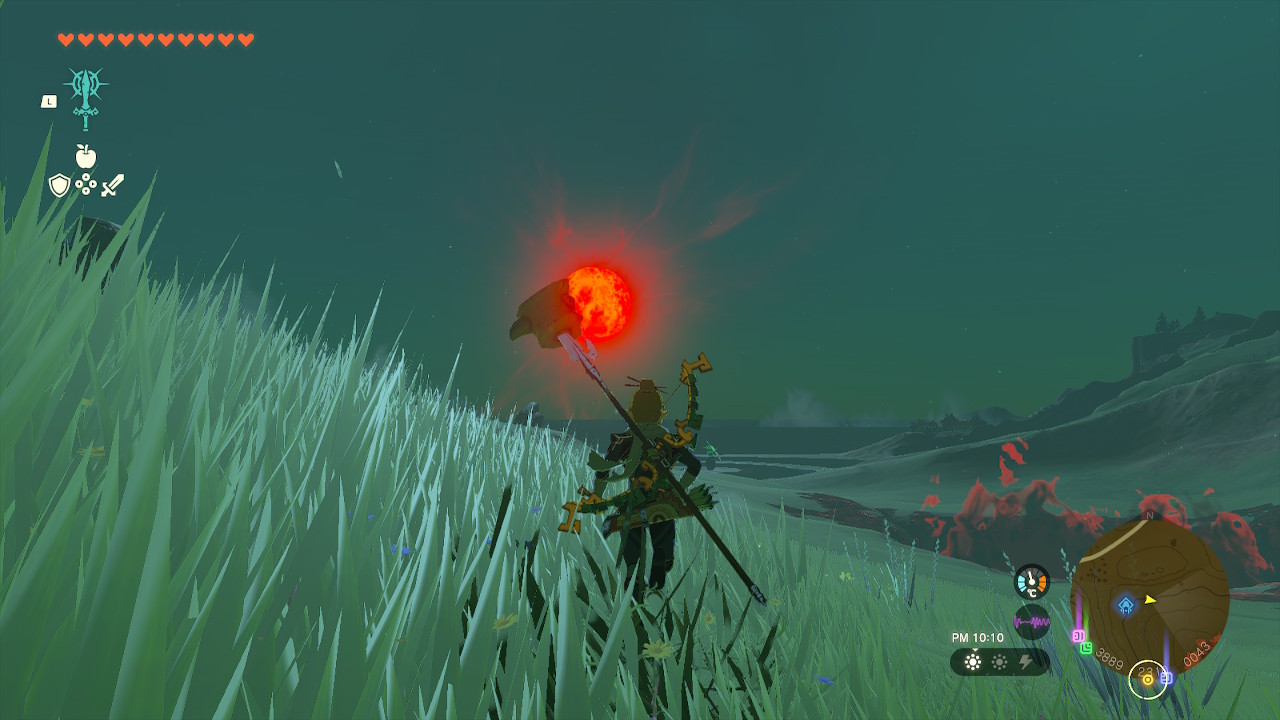The image size is (1280, 720).
Task: Choose the shield quick-select icon
Action: click(x=60, y=185)
